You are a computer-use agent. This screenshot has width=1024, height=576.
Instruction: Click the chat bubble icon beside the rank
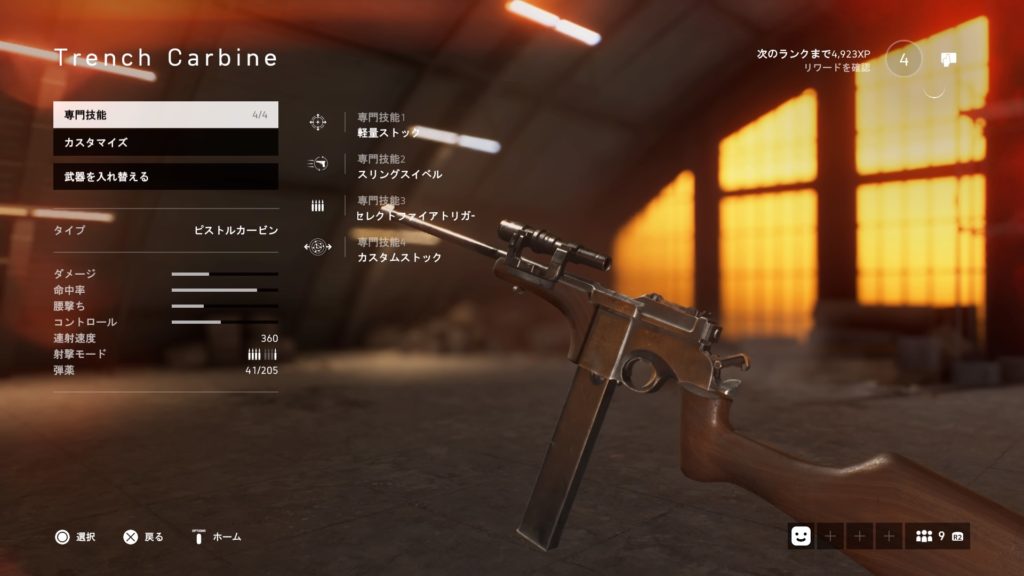[x=949, y=59]
